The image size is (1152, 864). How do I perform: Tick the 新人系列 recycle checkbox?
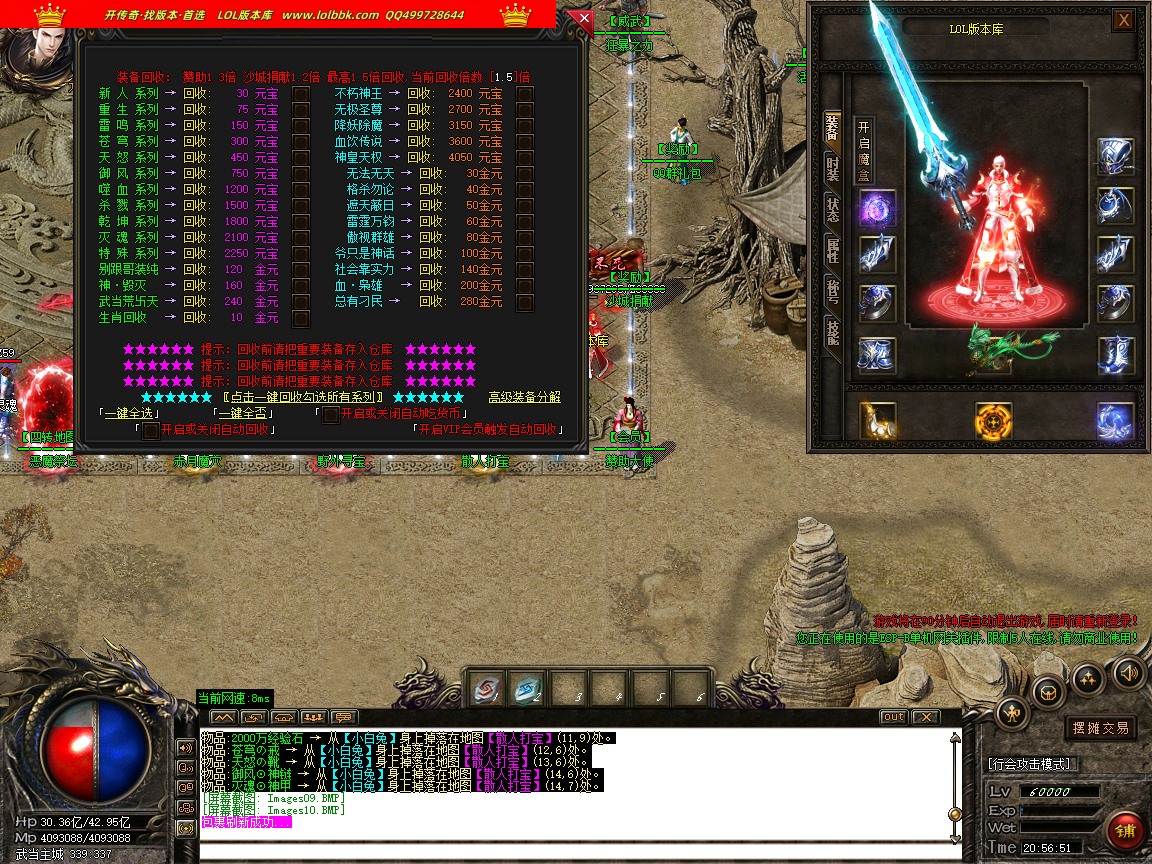click(300, 93)
